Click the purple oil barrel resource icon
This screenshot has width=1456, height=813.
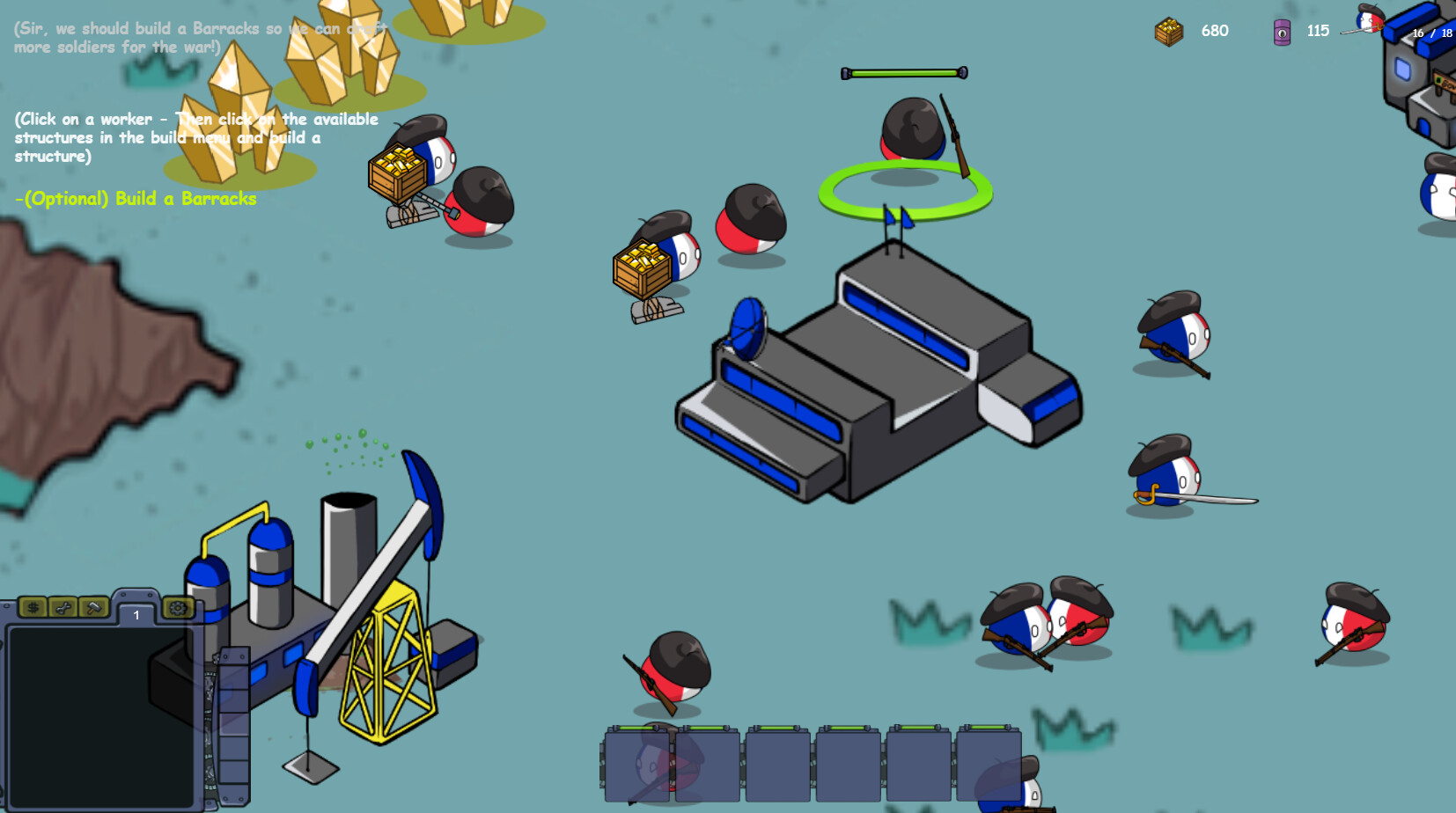click(1282, 31)
